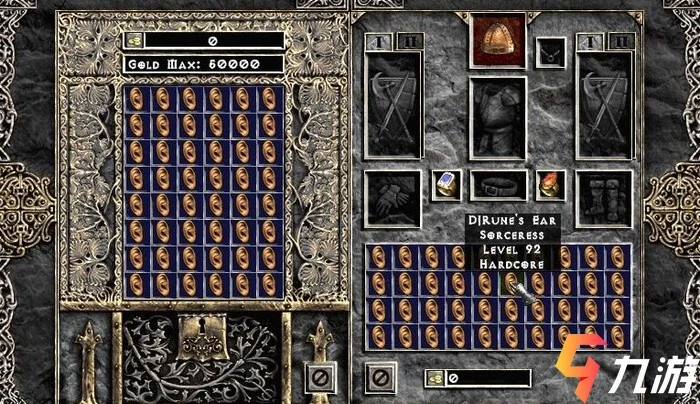Viewport: 700px width, 404px height.
Task: Click the empty amulet slot
Action: coord(548,50)
